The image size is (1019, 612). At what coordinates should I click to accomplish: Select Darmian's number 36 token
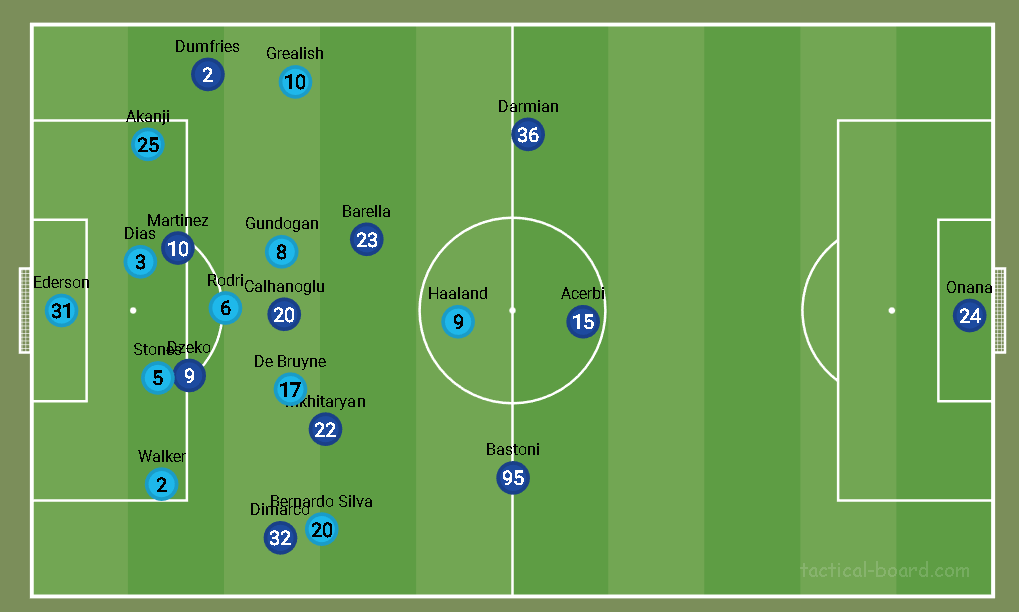click(x=527, y=135)
